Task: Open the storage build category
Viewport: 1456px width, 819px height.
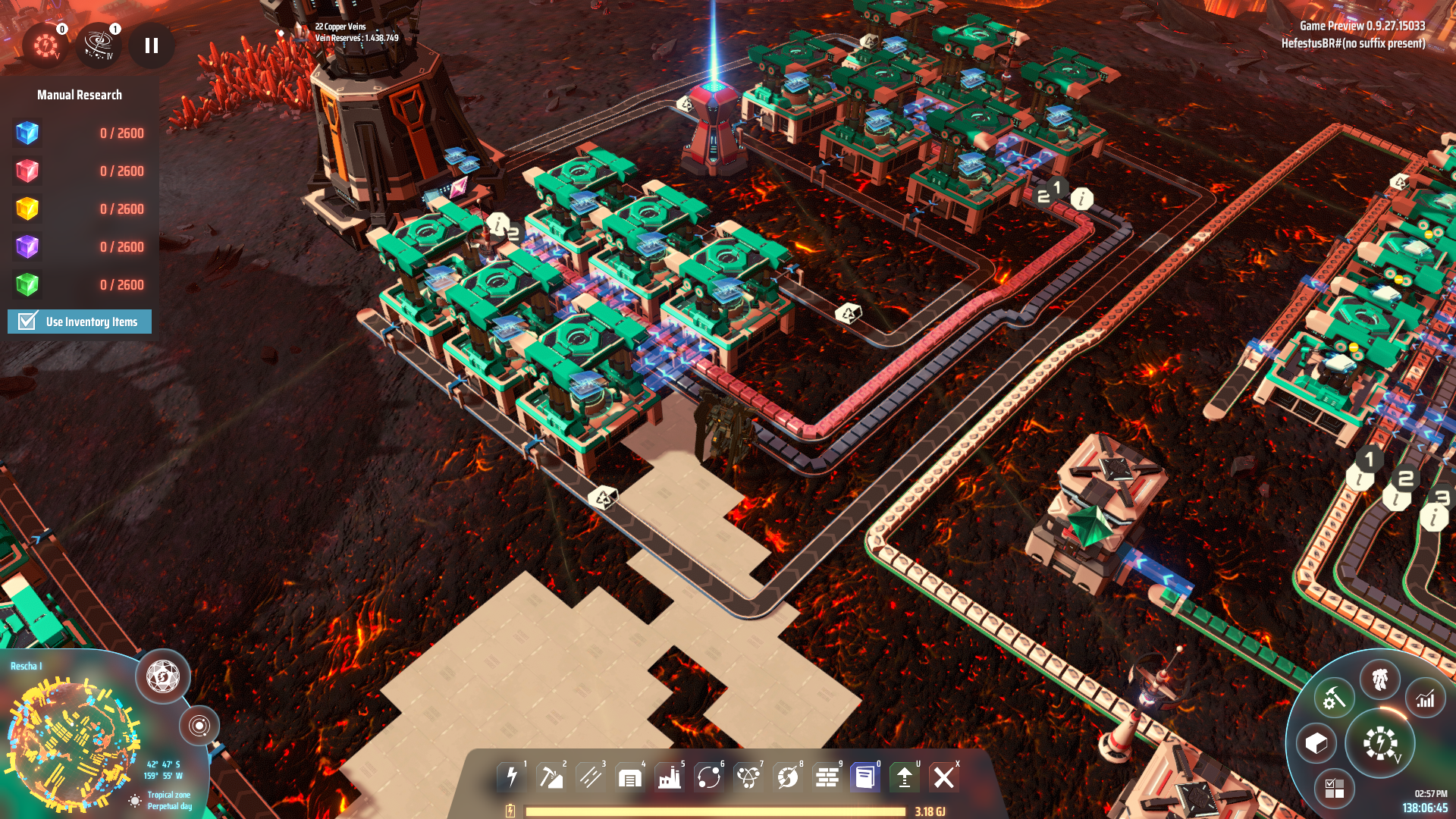Action: point(630,777)
